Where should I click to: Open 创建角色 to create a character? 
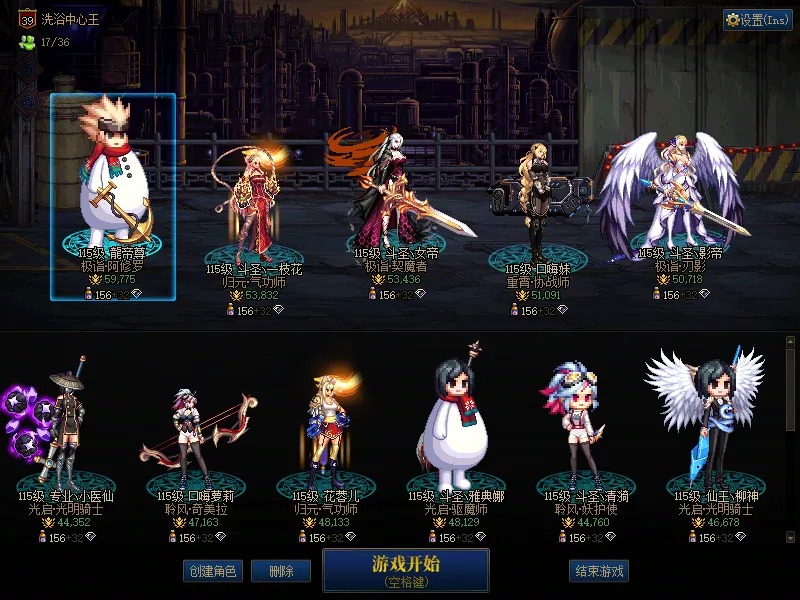coord(212,571)
